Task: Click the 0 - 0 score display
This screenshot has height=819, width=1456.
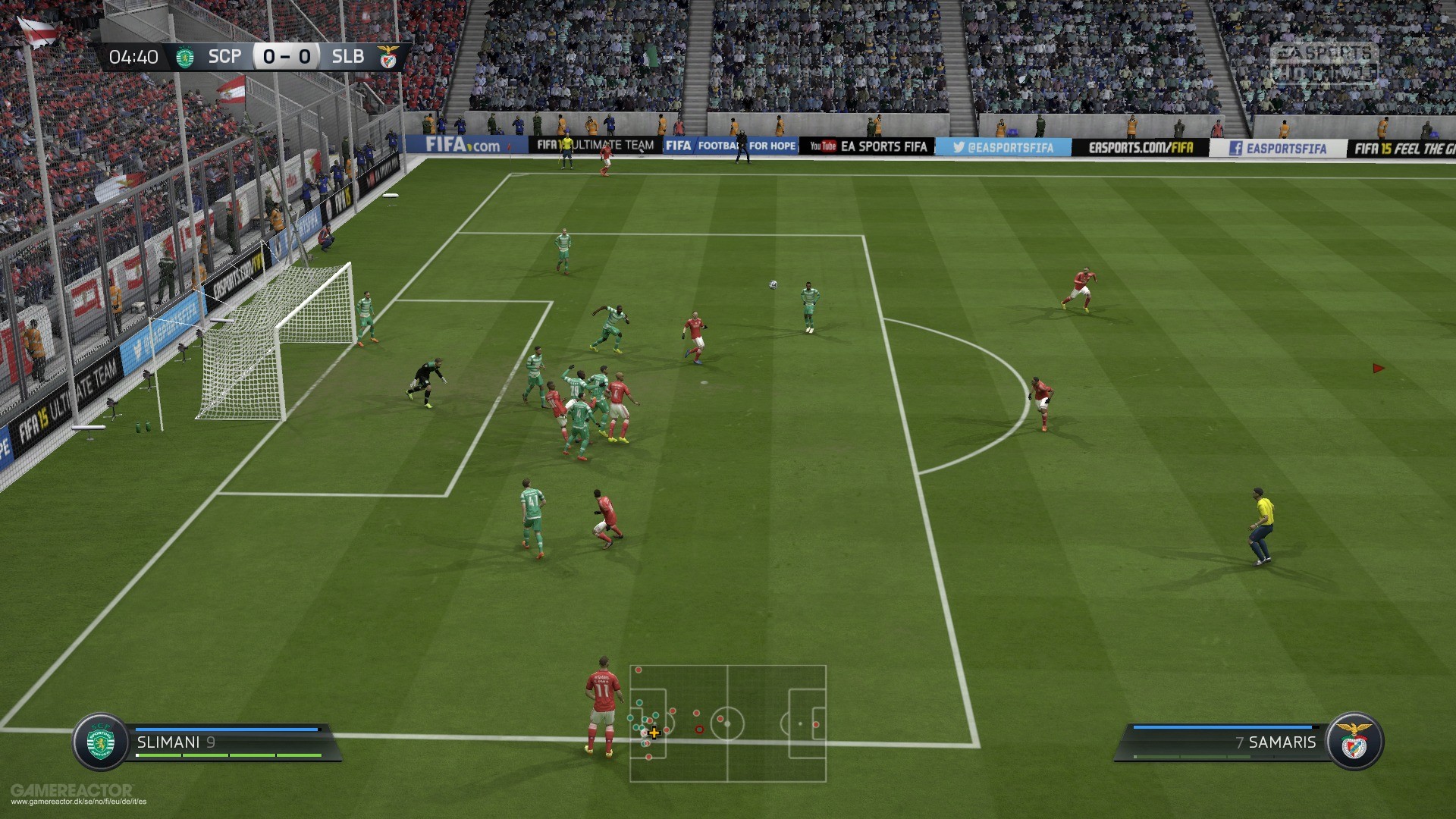Action: pos(287,55)
